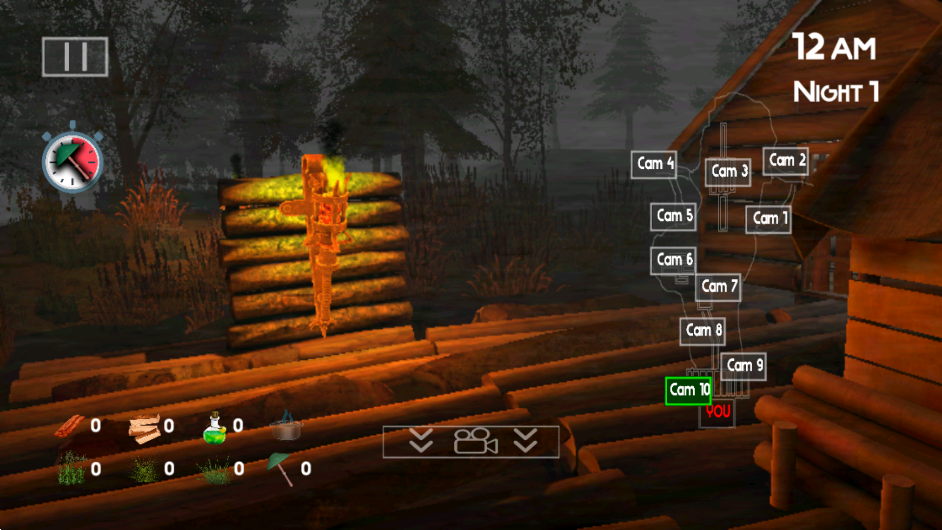The height and width of the screenshot is (530, 942).
Task: Select Cam 4 on the map
Action: (x=655, y=164)
